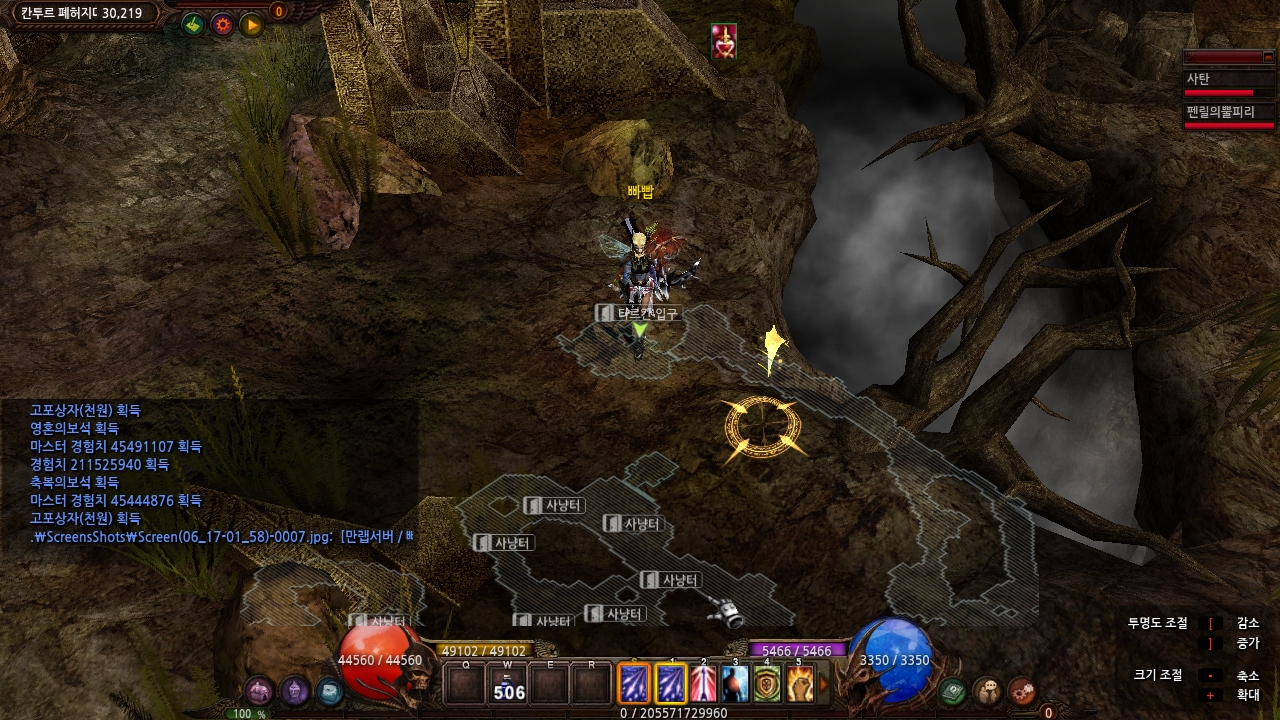
Task: Use the W hotkey slot showing 506
Action: 508,686
